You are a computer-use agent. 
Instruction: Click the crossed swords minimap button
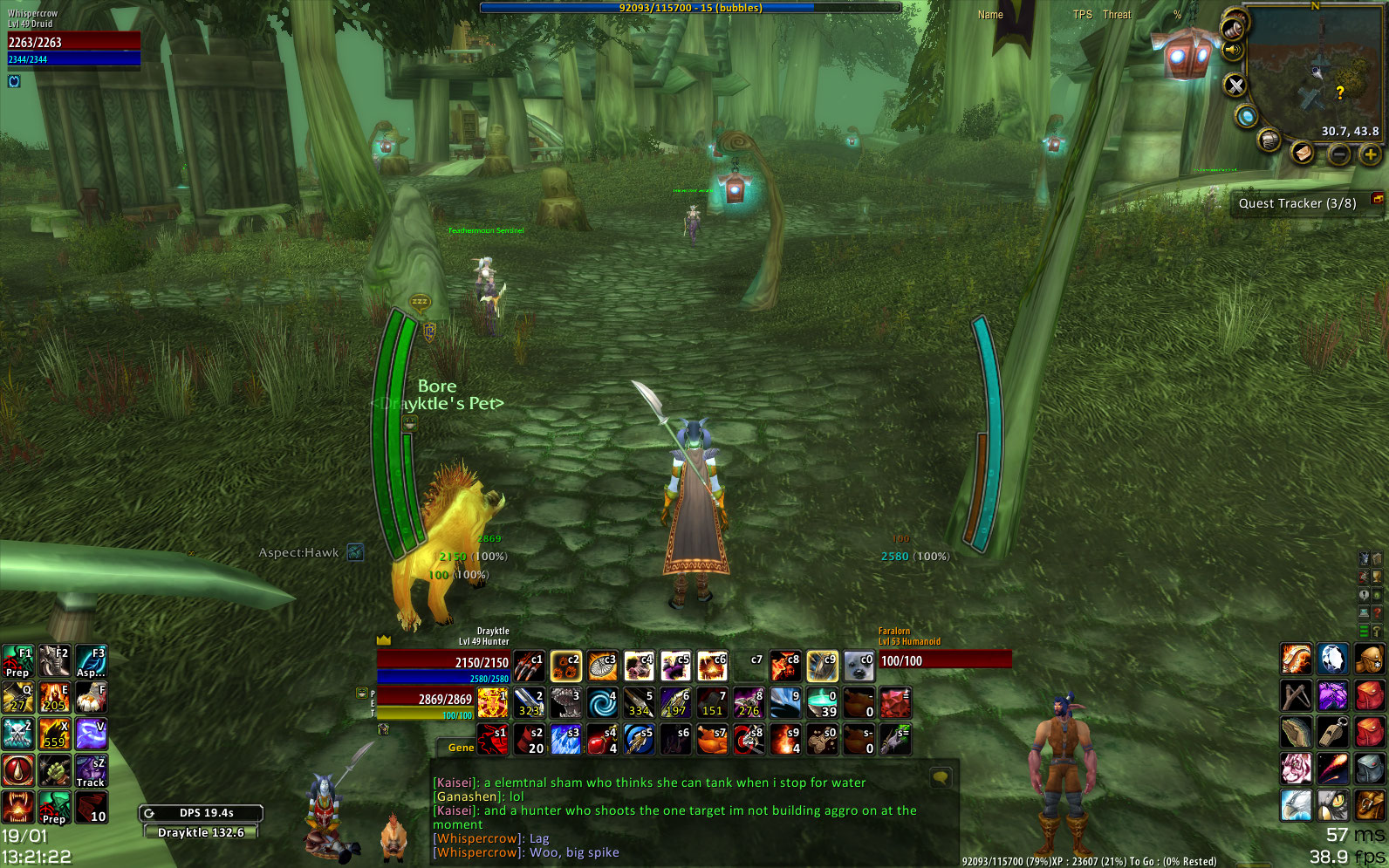click(x=1235, y=85)
